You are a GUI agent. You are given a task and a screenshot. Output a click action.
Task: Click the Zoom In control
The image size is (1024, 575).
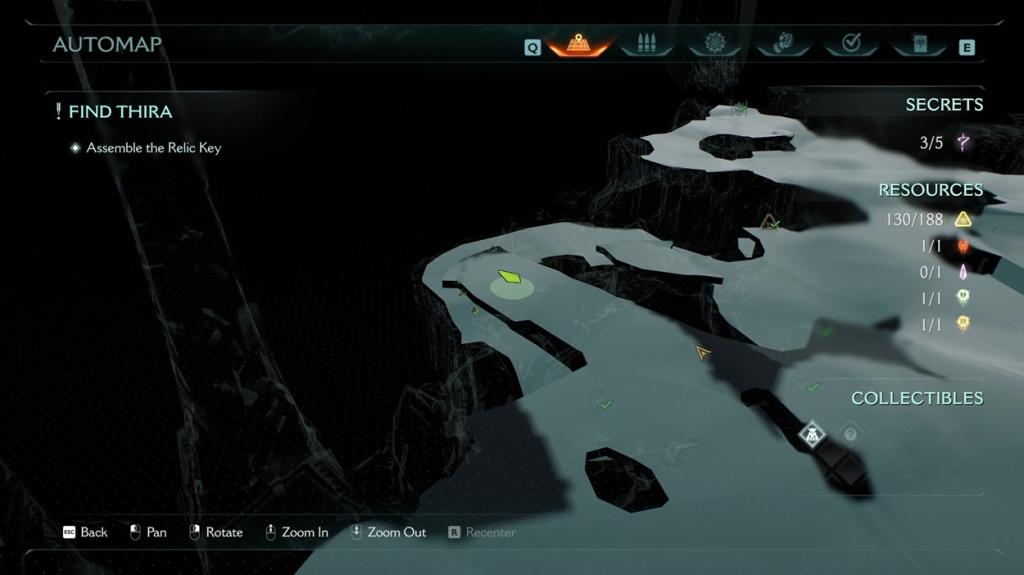point(296,532)
